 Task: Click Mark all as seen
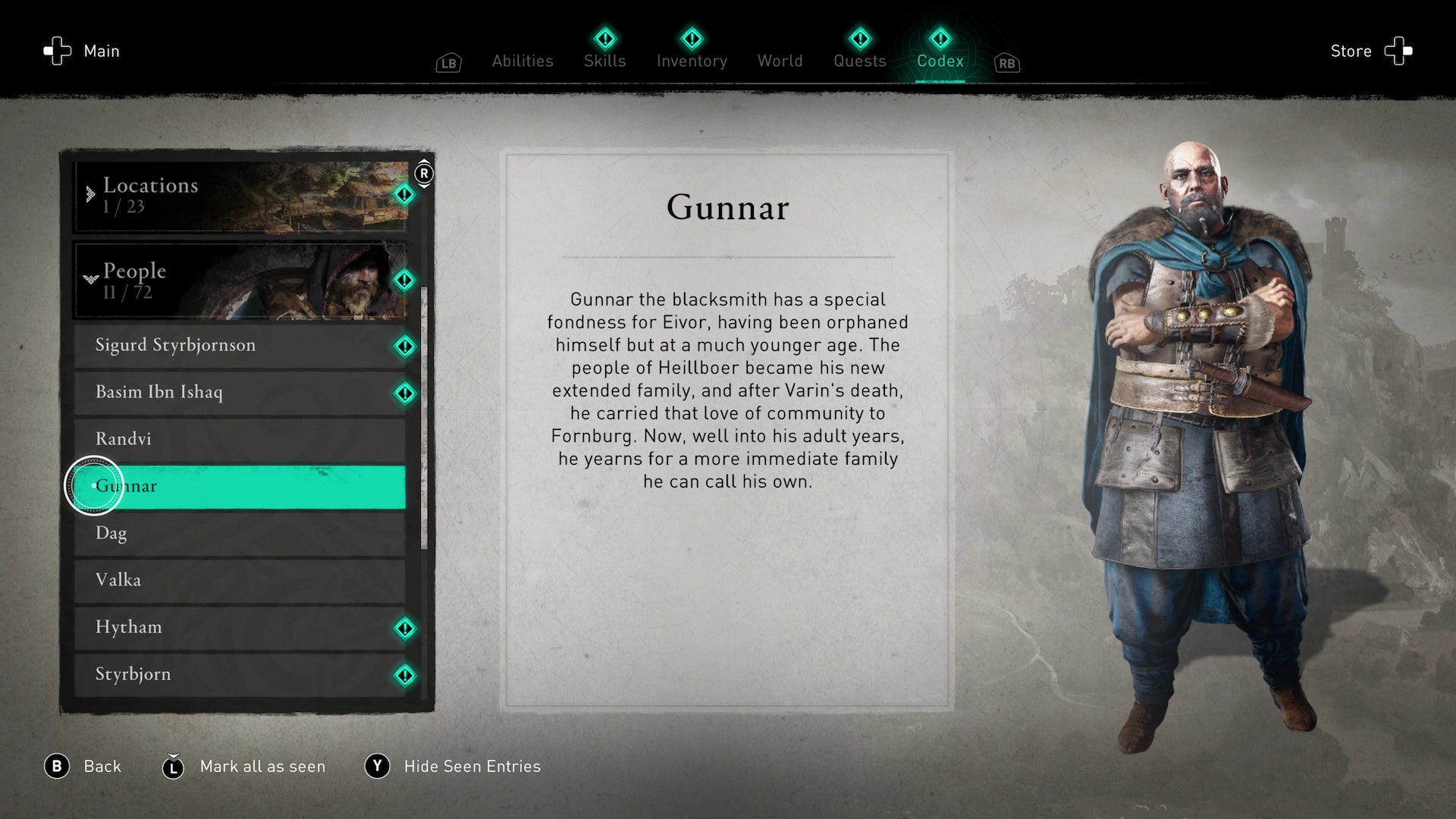262,767
